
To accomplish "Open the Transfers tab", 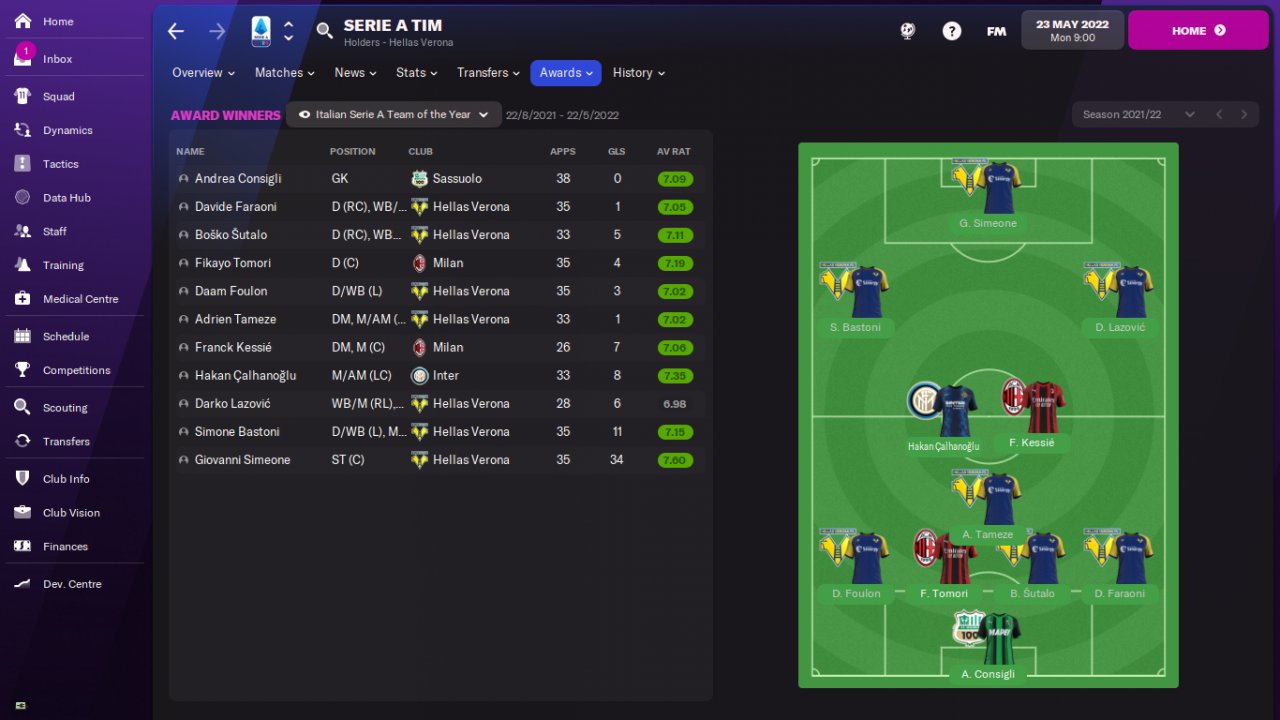I will [x=488, y=73].
